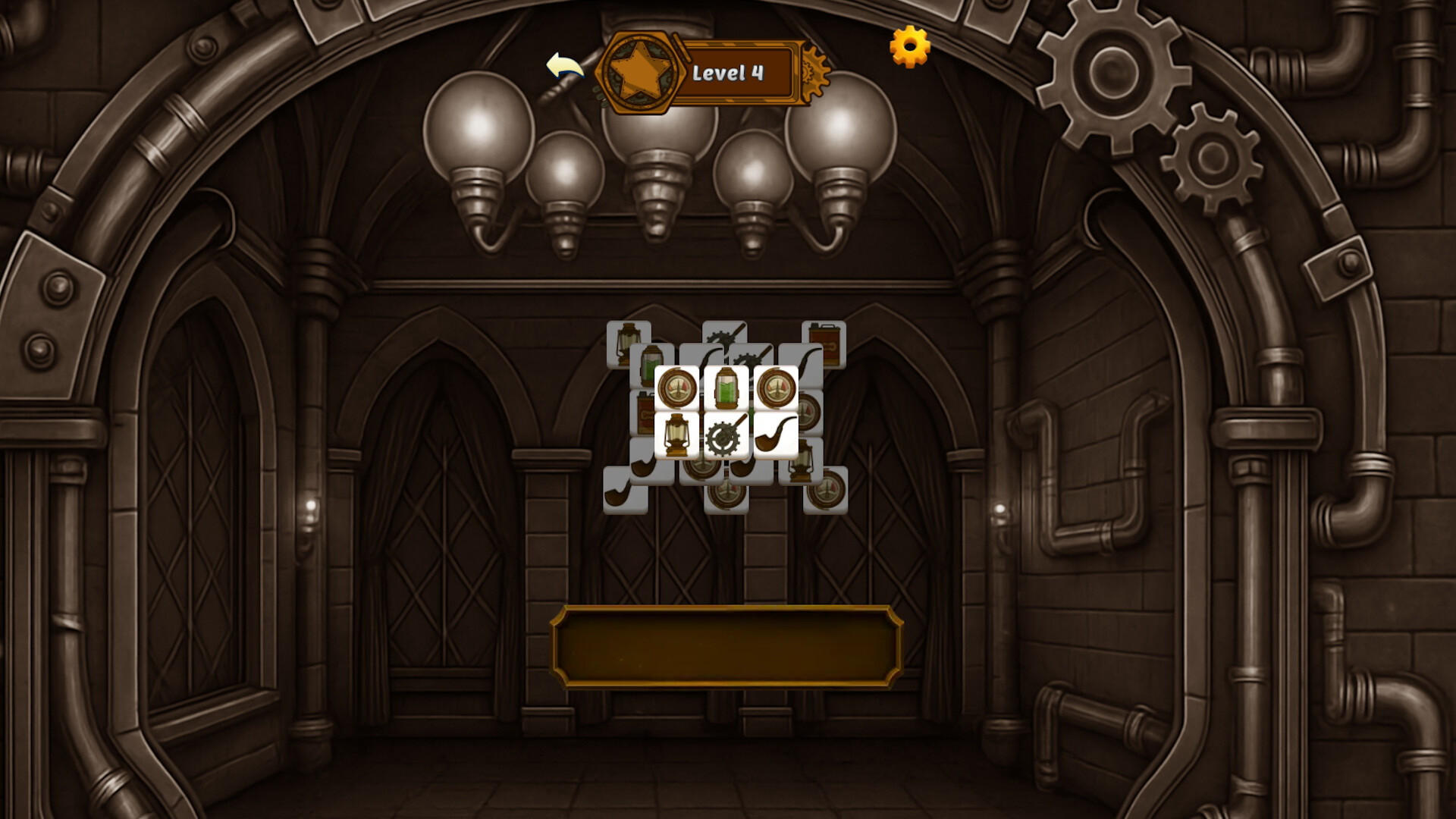Select the left compass gauge tile

point(676,387)
